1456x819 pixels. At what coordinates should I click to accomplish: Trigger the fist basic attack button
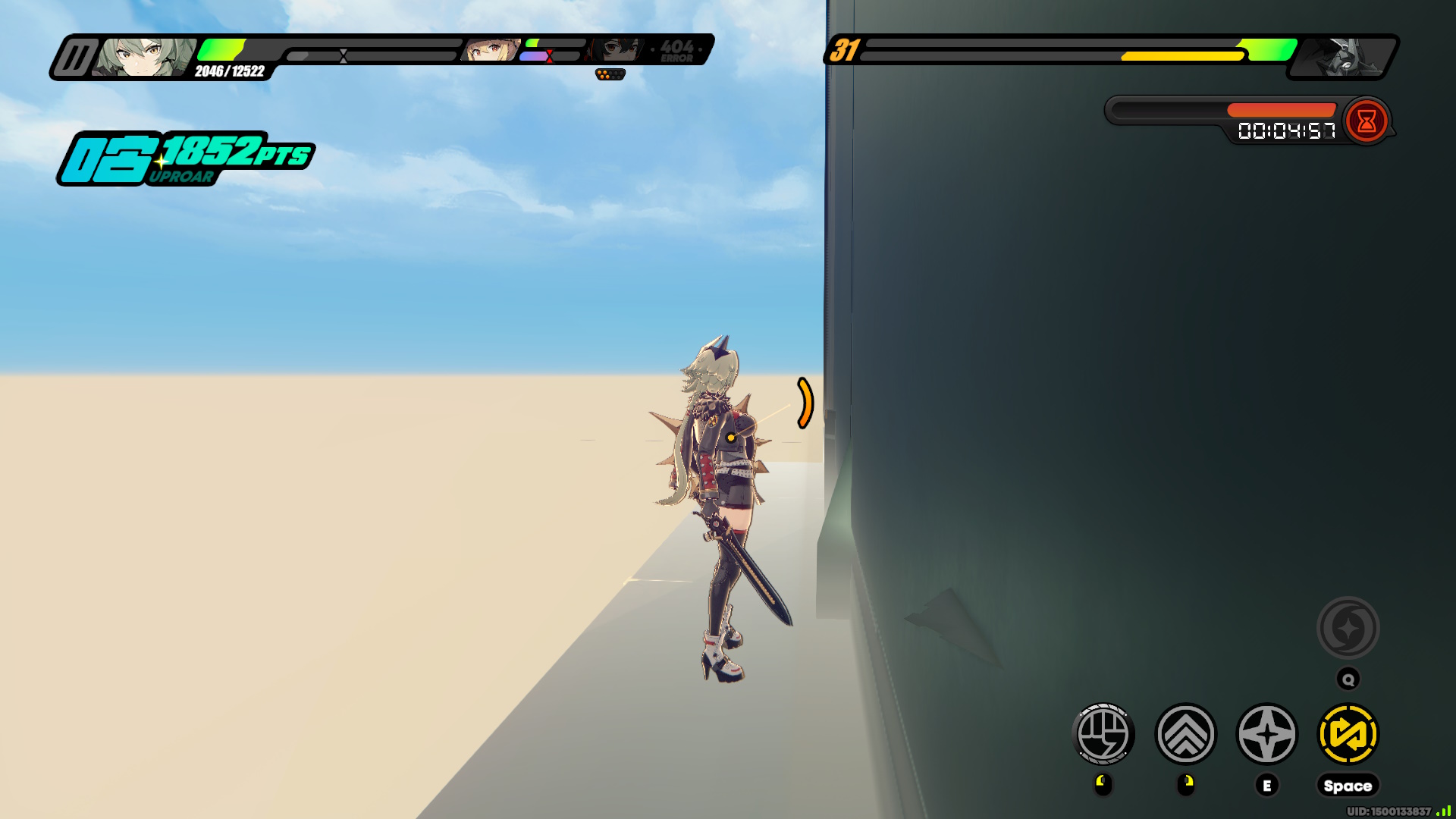(1103, 734)
